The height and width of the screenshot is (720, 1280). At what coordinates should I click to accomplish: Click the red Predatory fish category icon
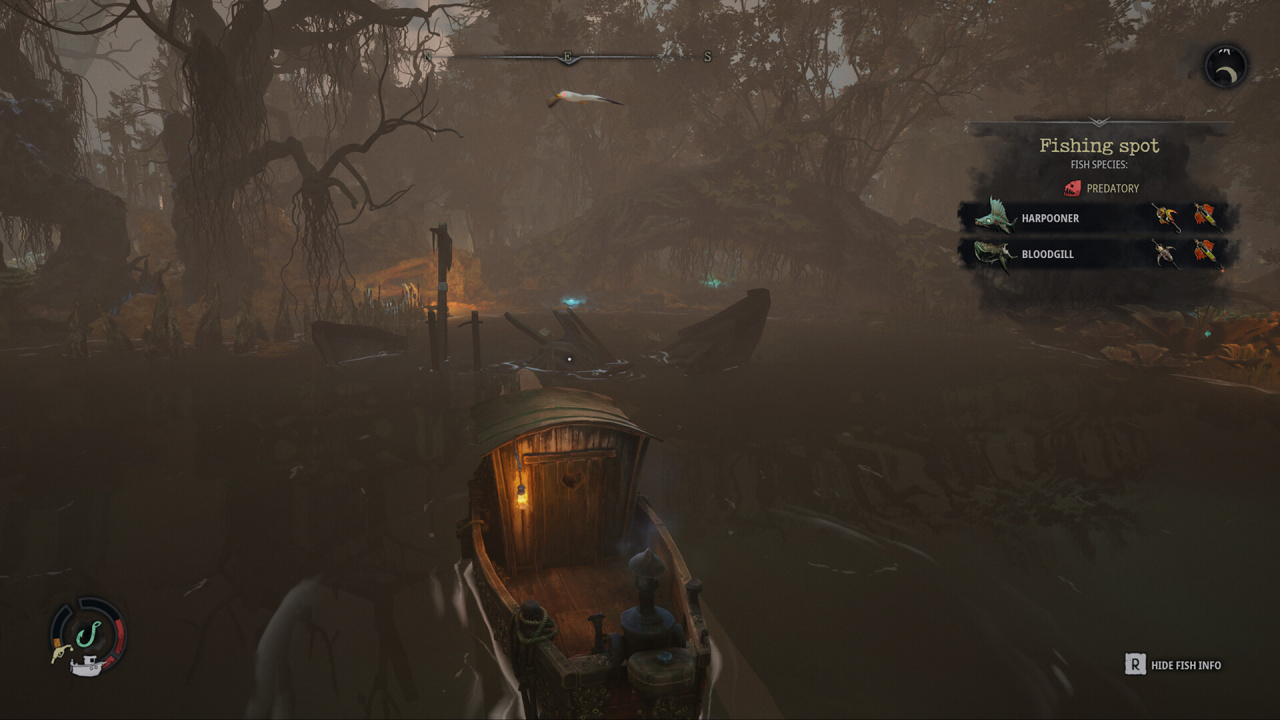(x=1073, y=188)
